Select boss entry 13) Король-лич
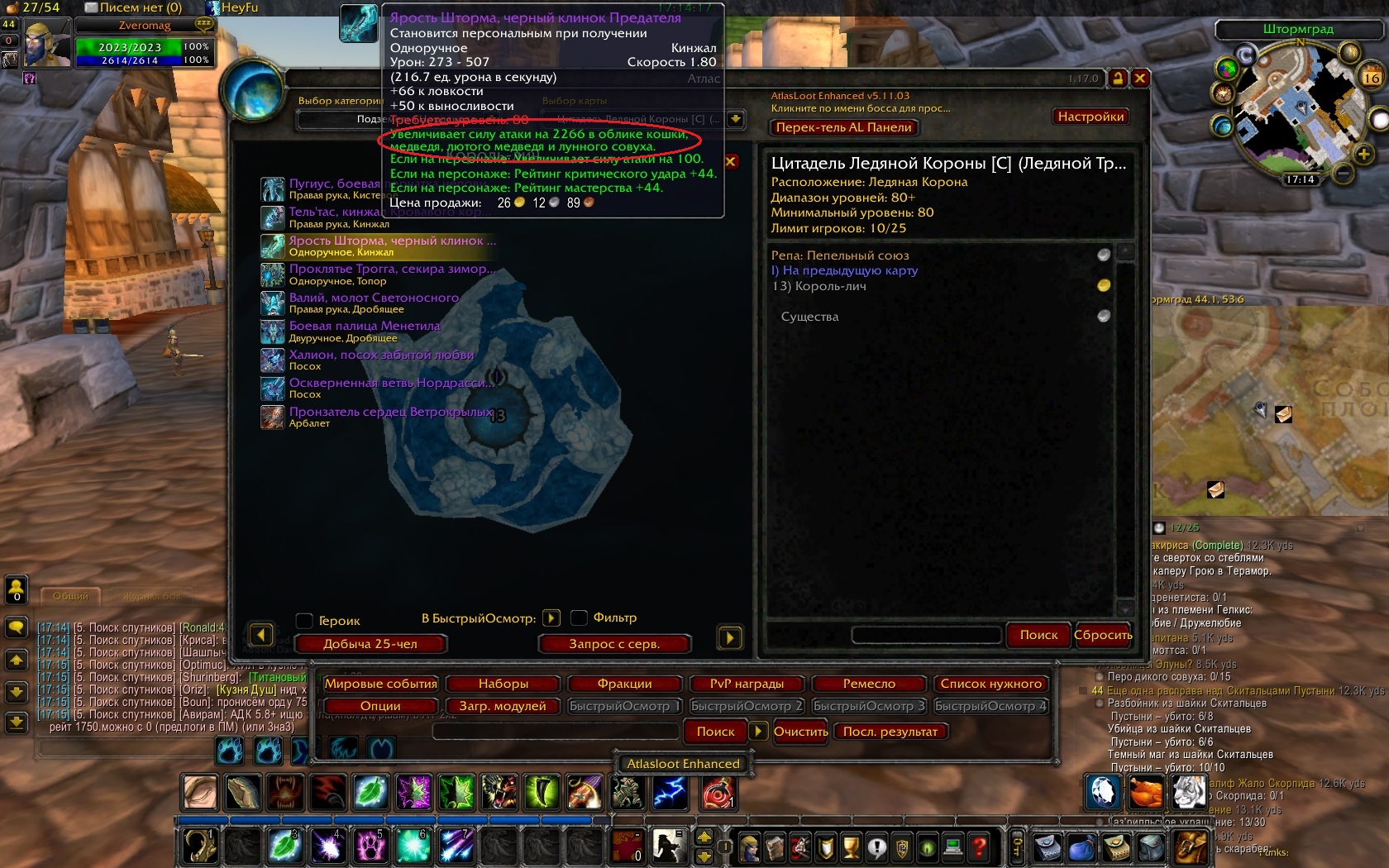Image resolution: width=1389 pixels, height=868 pixels. click(x=819, y=286)
